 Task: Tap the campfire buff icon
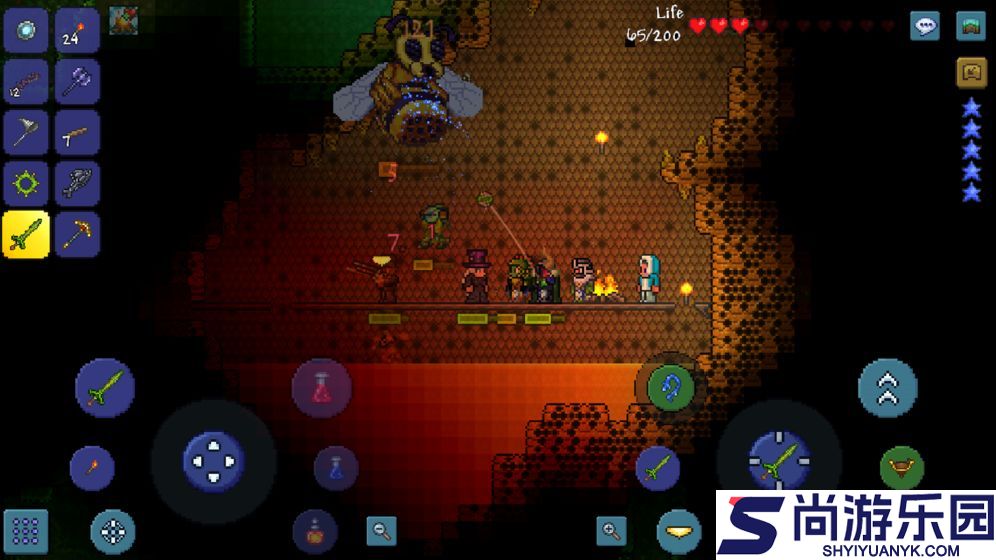click(124, 21)
